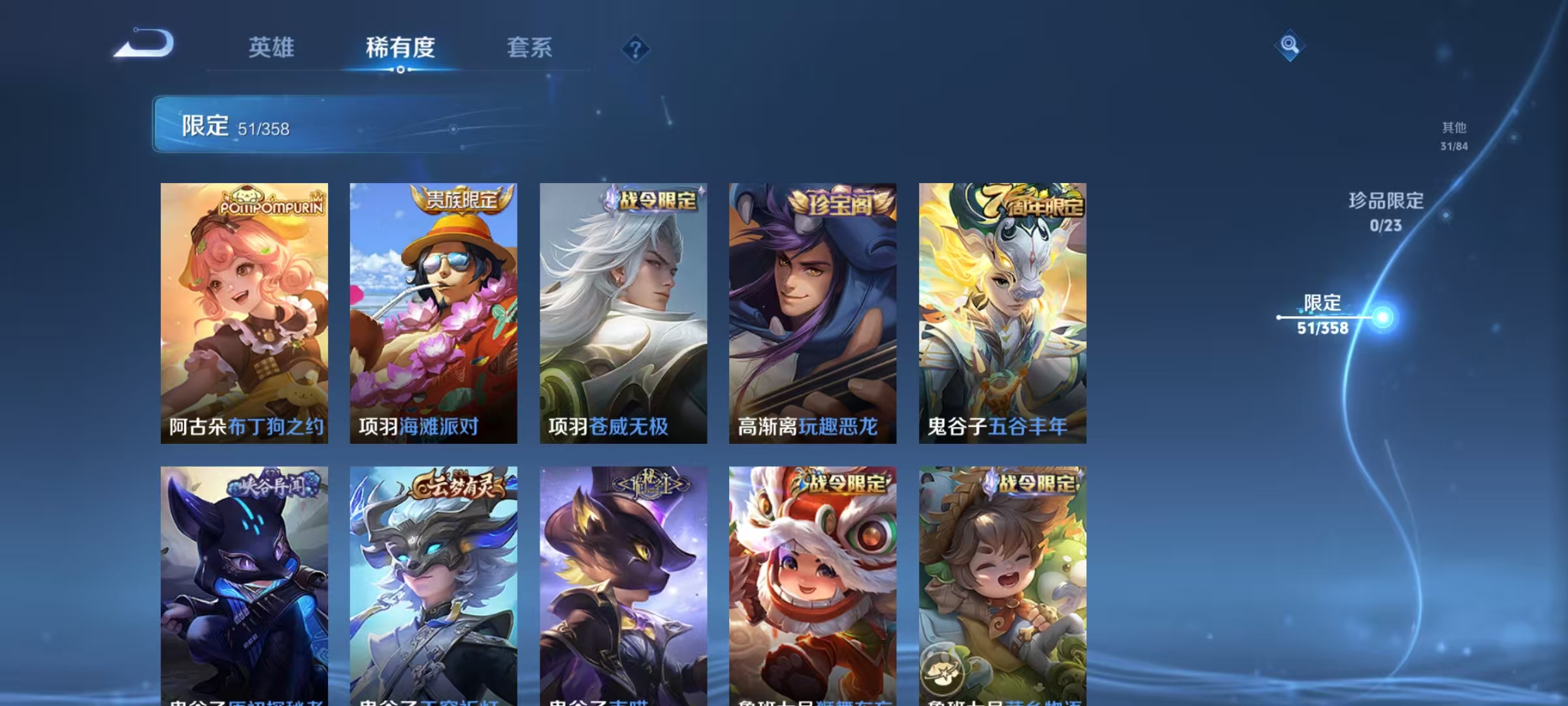Open the 阿古朵布丁狗之约 skin thumbnail

click(x=244, y=314)
